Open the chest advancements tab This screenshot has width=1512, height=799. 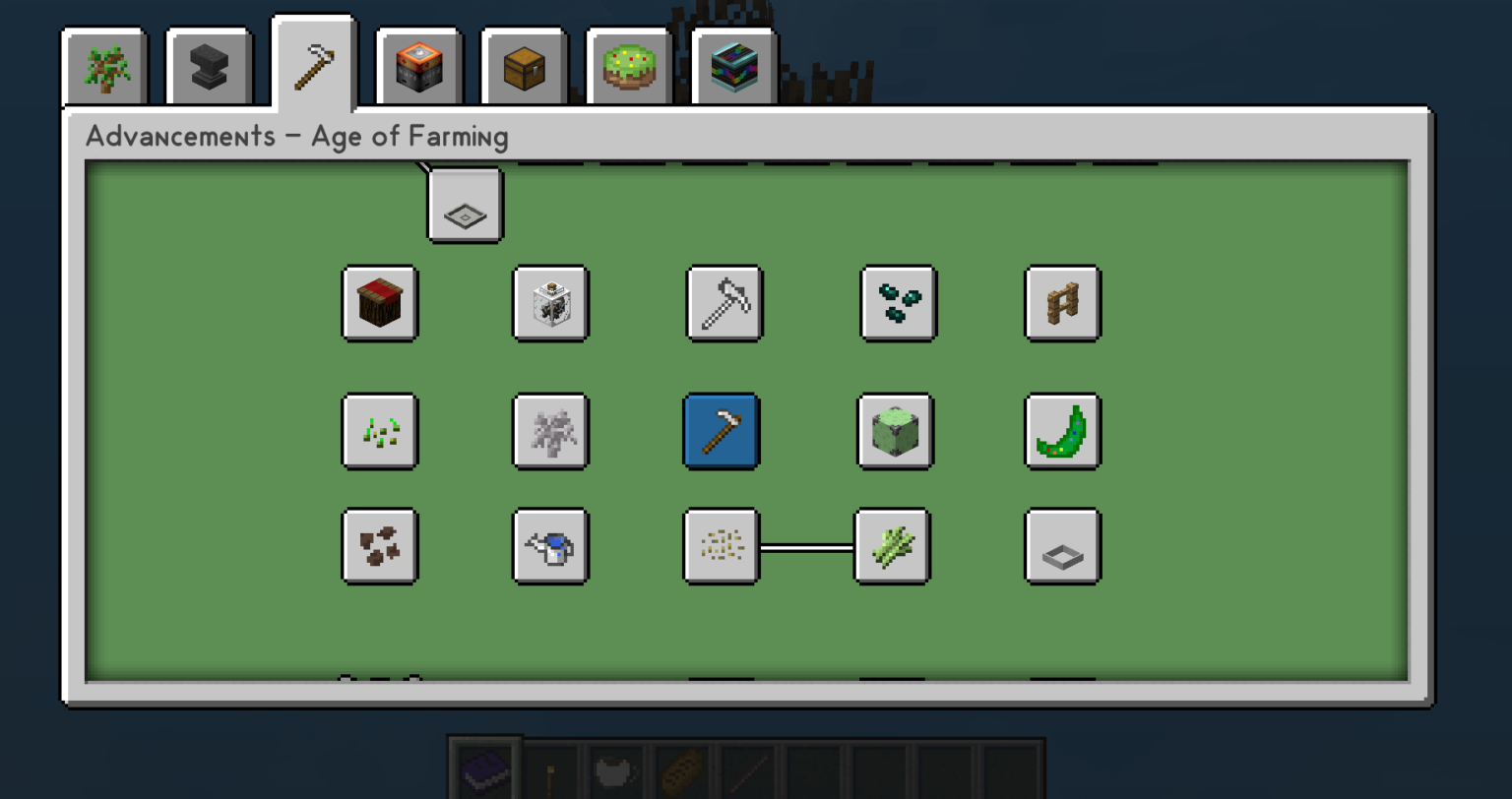coord(524,67)
